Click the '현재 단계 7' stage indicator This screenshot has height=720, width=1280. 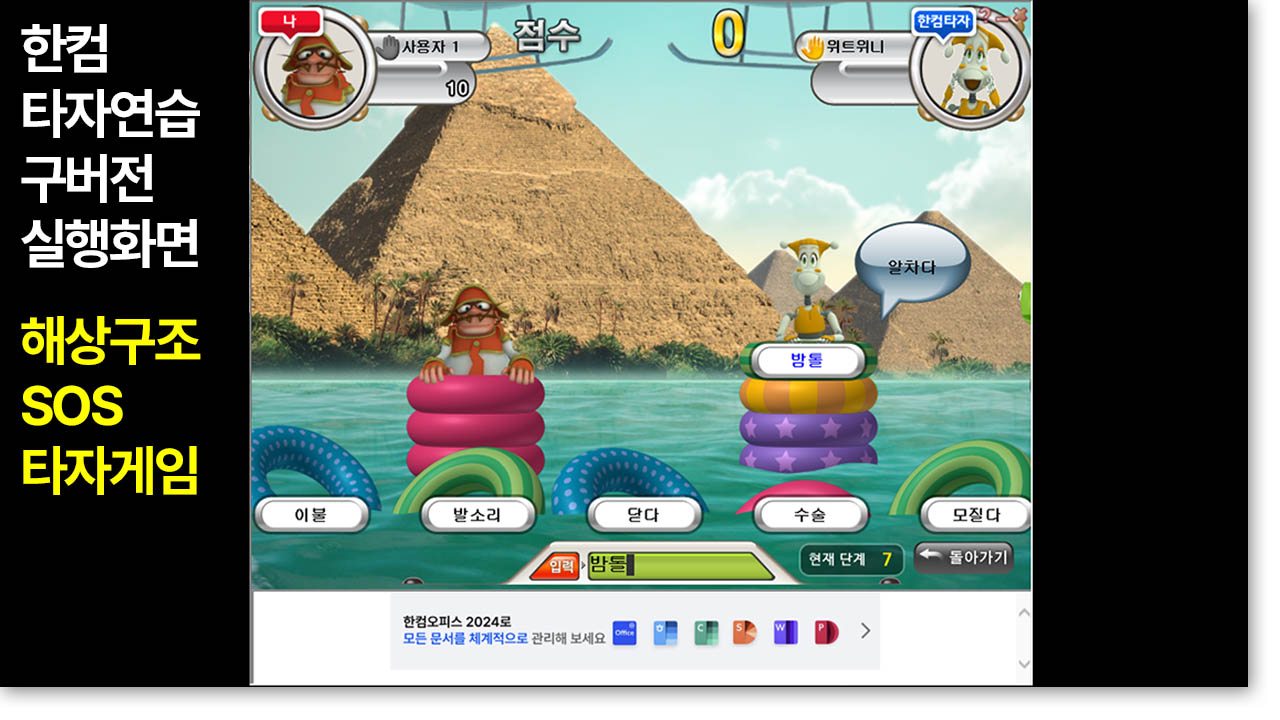(852, 556)
